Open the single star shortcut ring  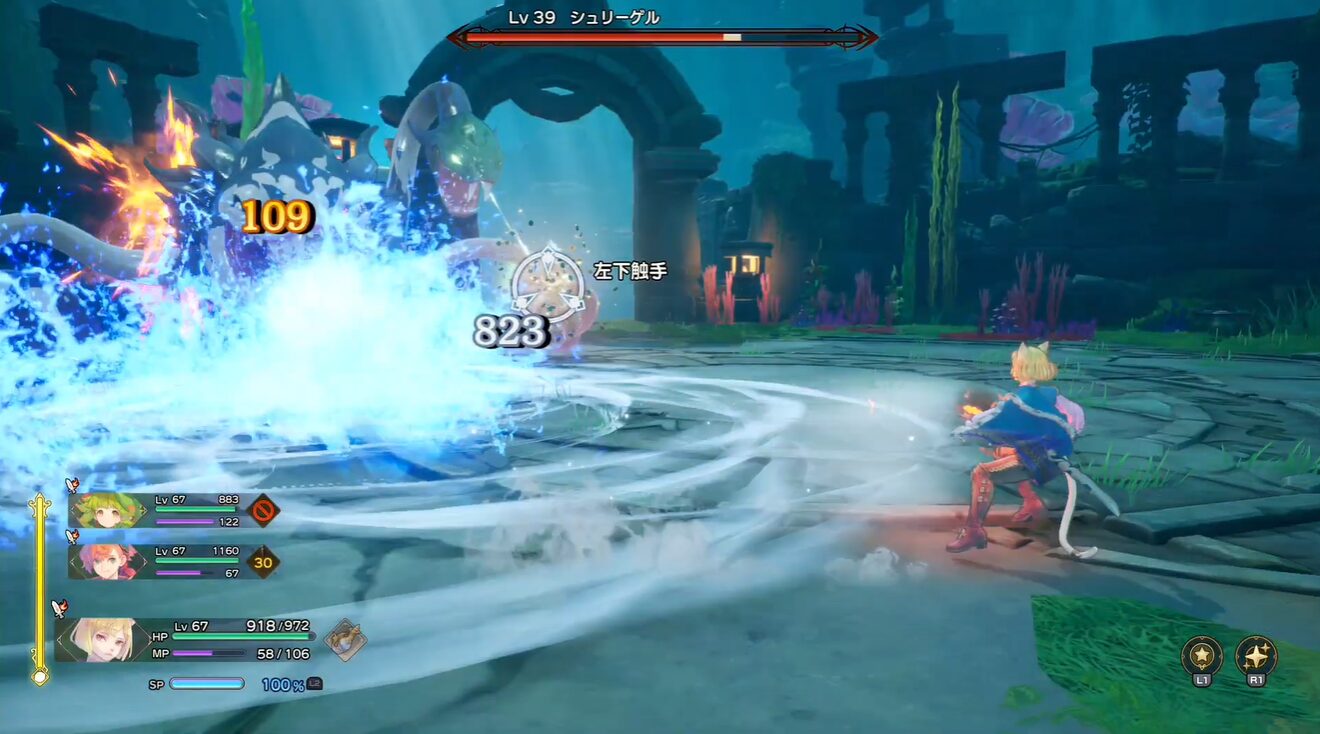point(1202,656)
